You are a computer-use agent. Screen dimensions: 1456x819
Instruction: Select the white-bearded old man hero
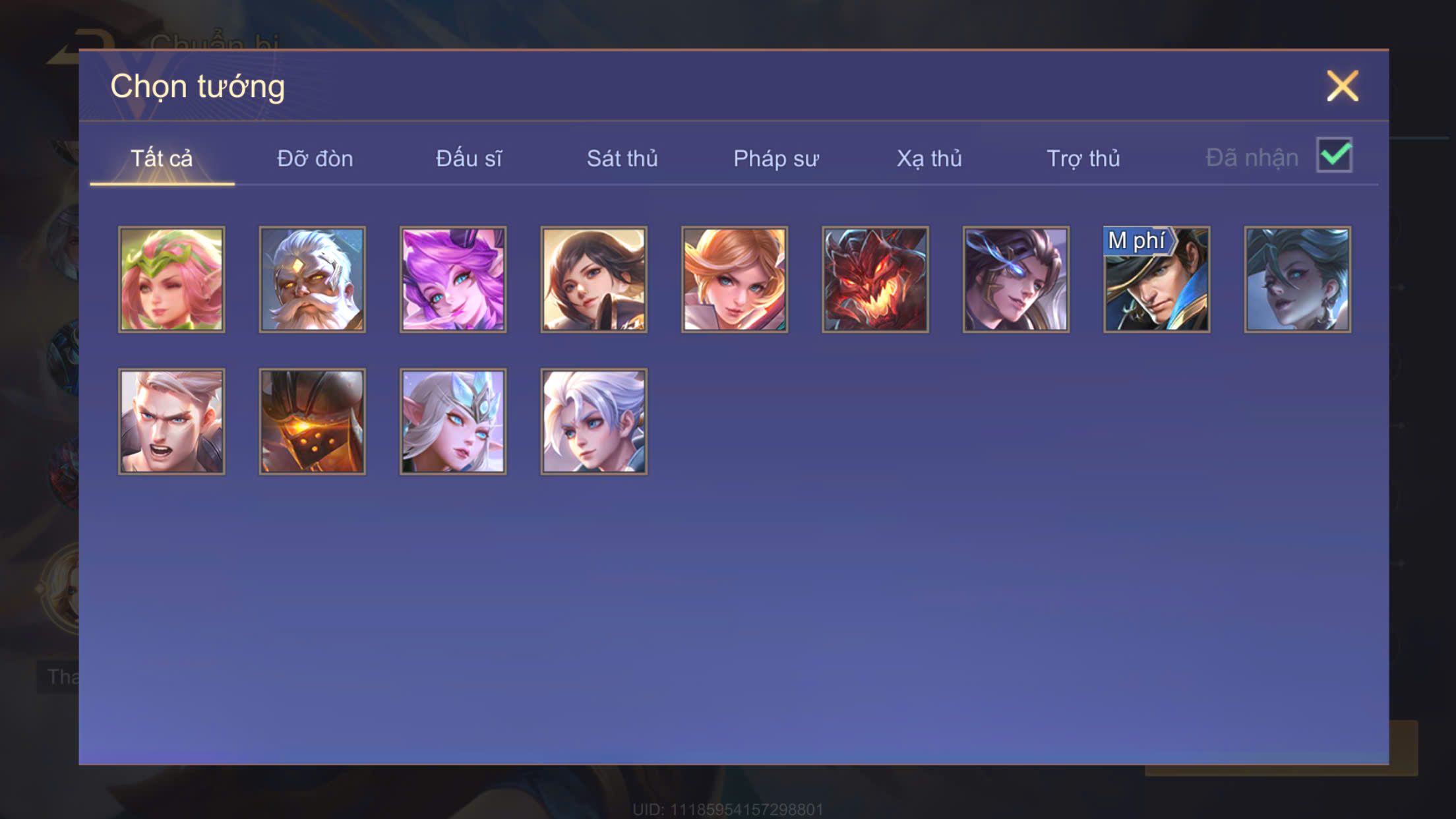313,280
